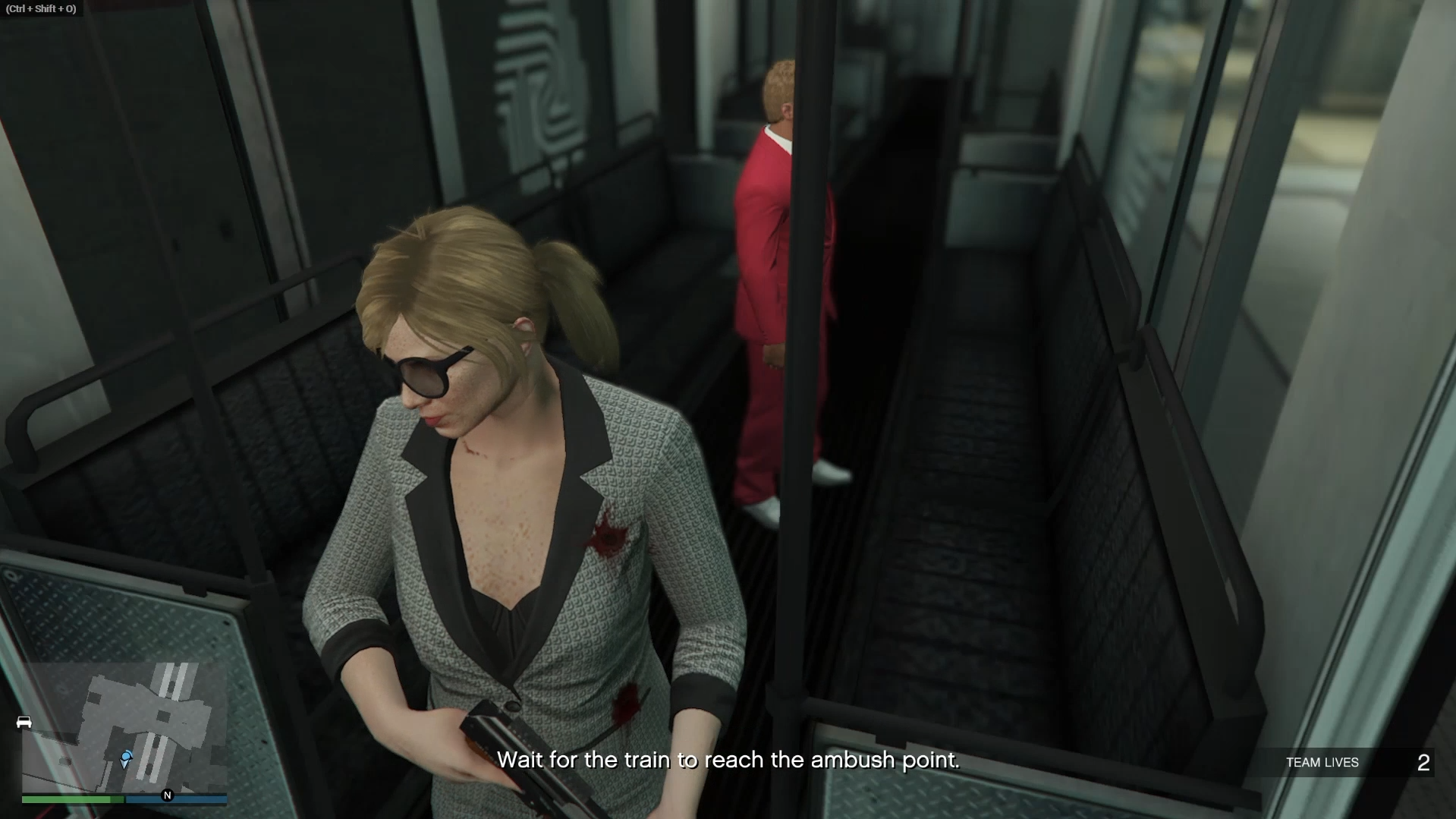Screen dimensions: 1456x819
Task: Click the minimap in the corner
Action: point(124,727)
